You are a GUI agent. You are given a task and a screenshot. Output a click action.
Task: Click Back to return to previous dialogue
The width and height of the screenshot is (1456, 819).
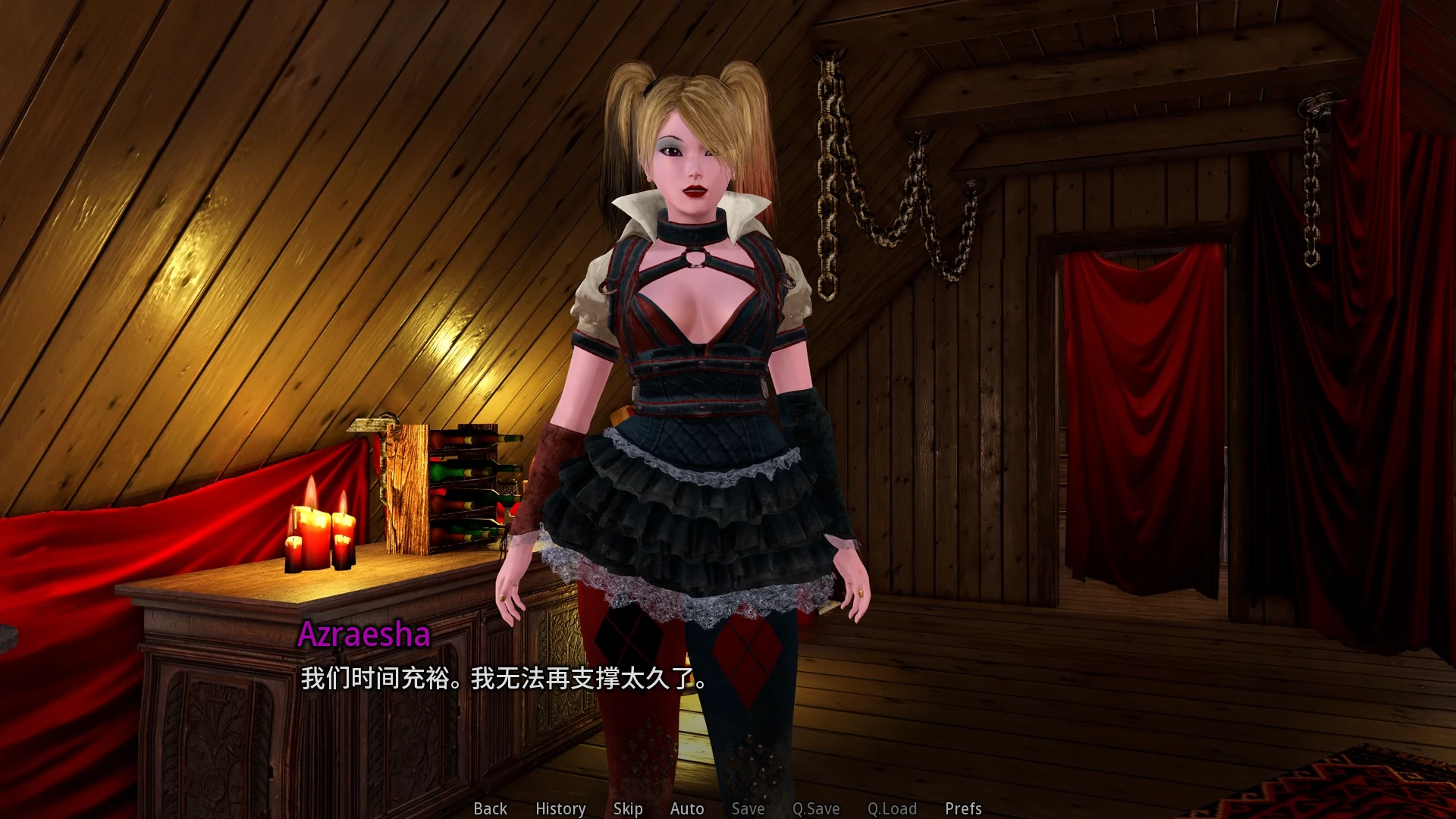(x=489, y=808)
